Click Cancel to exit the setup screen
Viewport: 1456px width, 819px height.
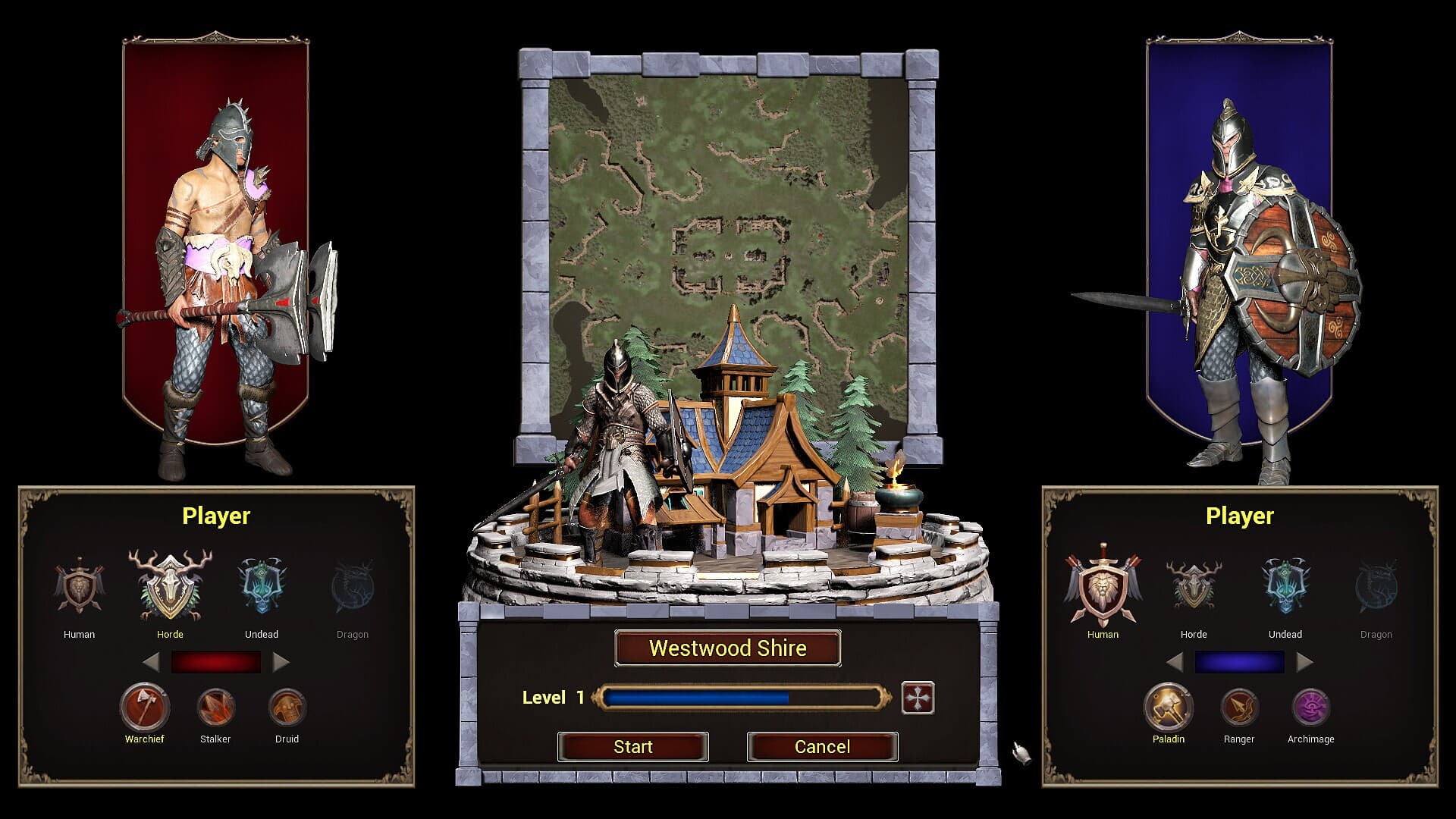(822, 746)
